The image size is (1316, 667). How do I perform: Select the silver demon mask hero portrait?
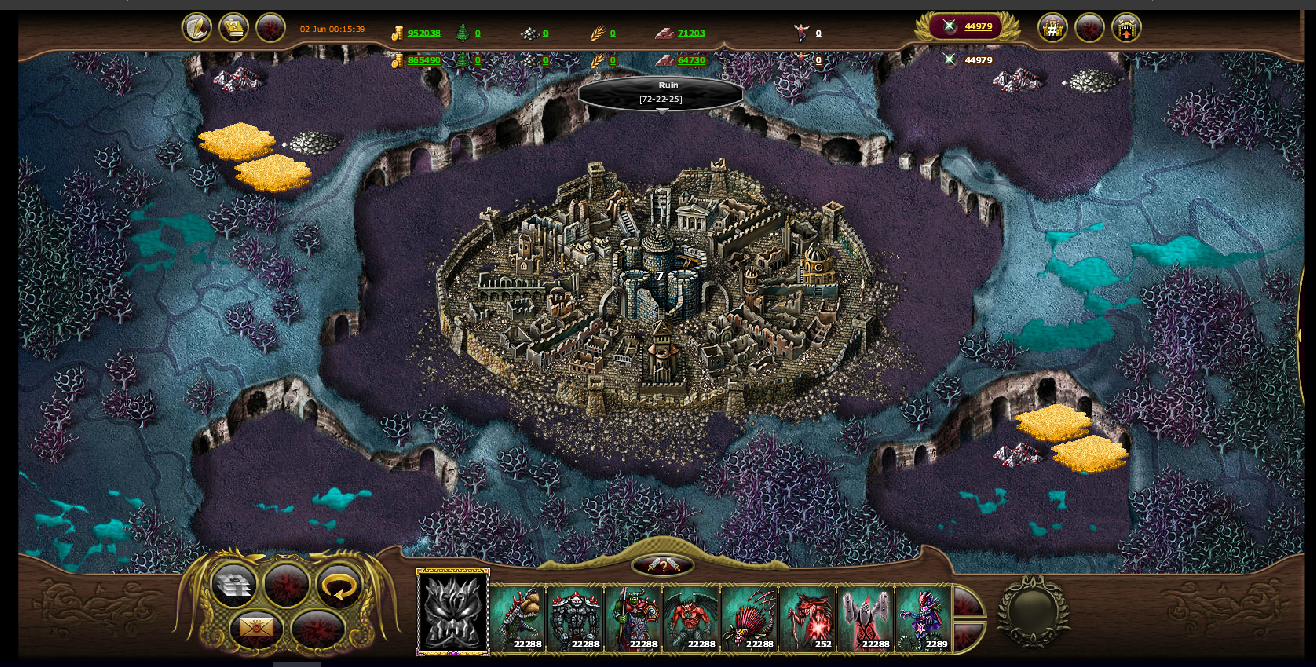pyautogui.click(x=453, y=612)
